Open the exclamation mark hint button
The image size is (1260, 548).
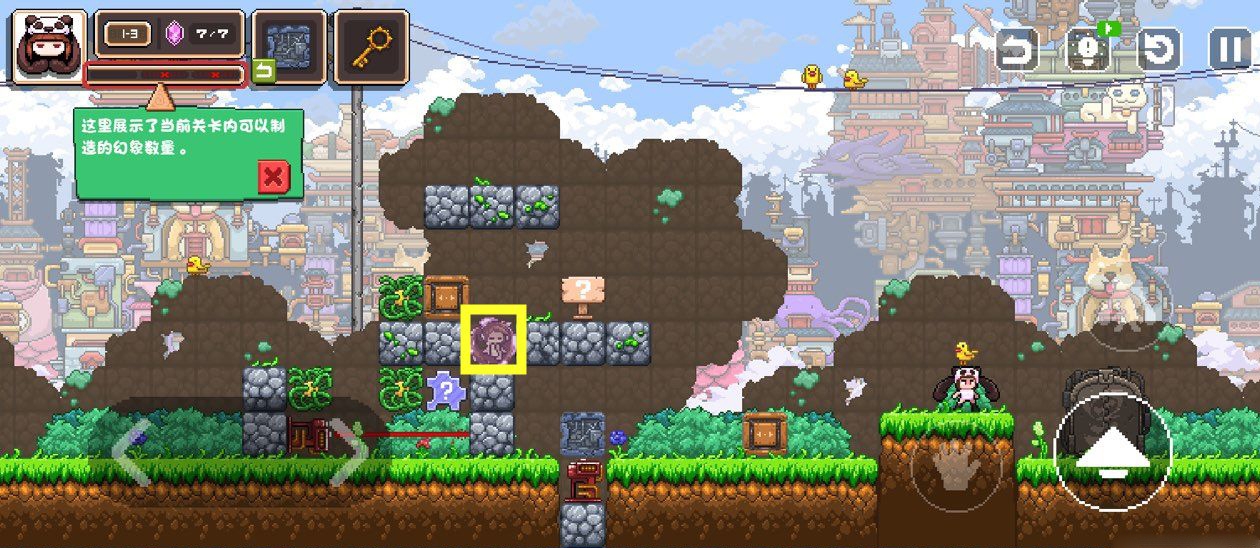[1087, 49]
